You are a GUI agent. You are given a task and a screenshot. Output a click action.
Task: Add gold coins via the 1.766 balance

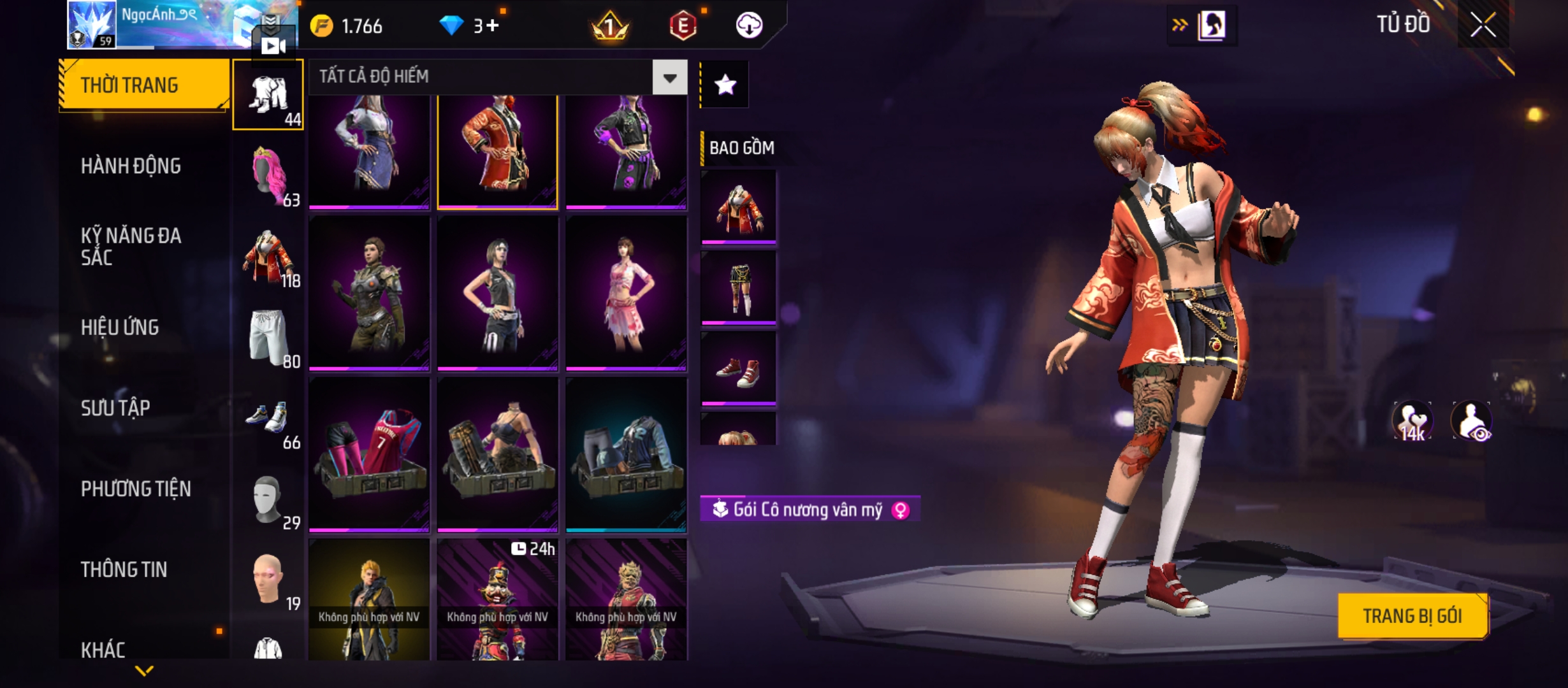346,26
